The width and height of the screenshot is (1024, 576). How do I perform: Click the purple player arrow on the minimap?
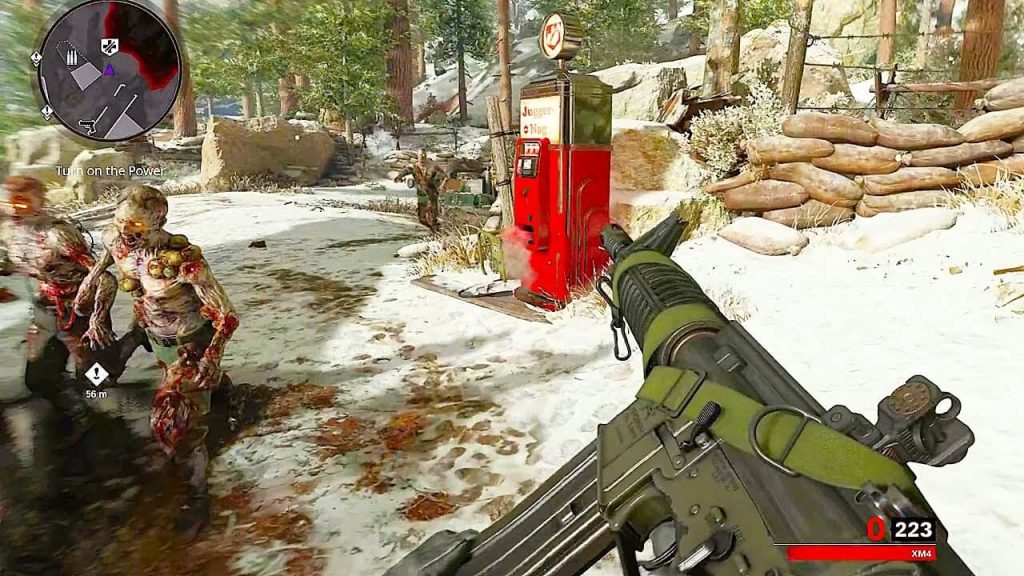point(108,70)
